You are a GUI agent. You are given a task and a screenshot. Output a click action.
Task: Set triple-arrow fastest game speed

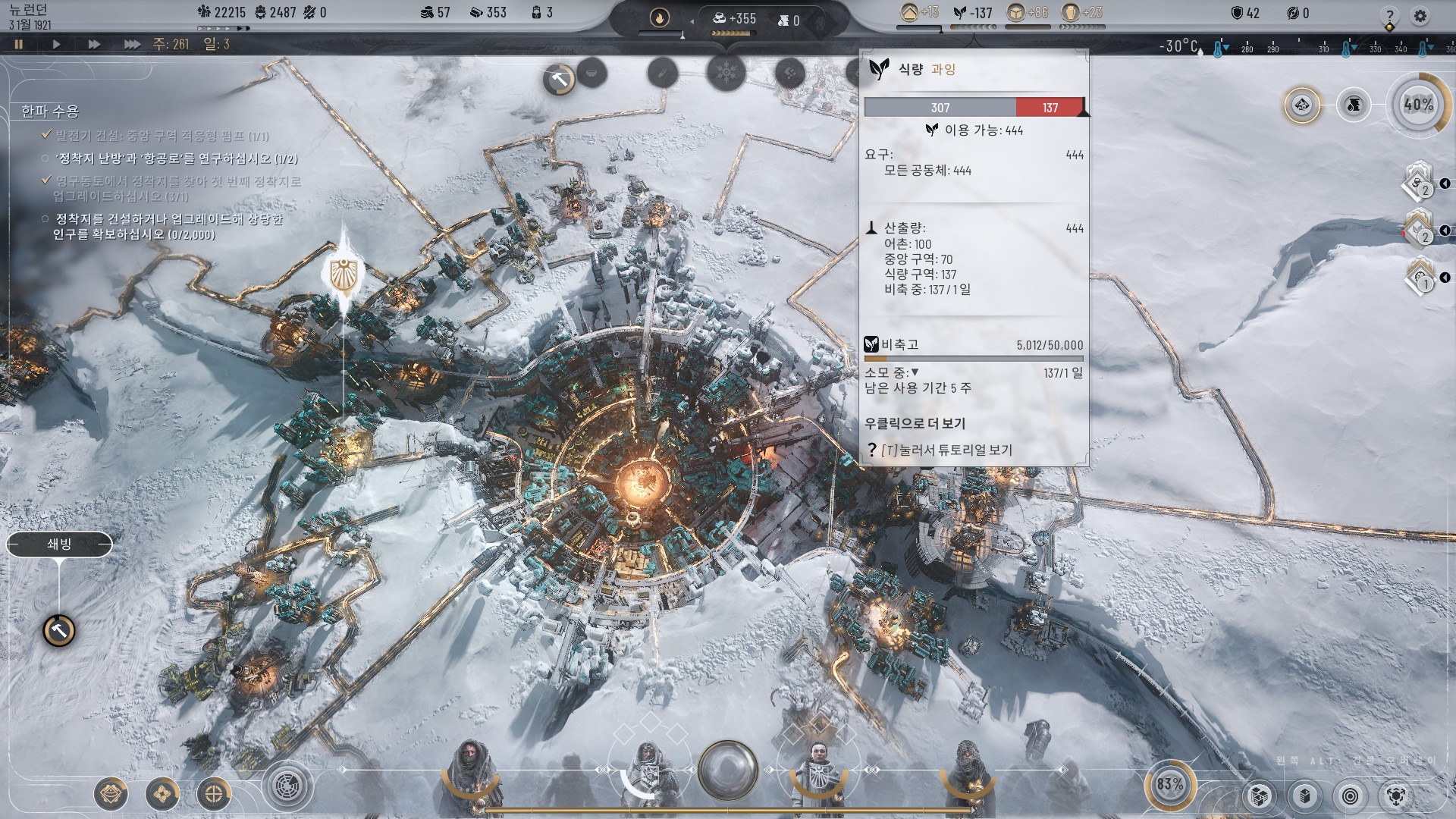[x=132, y=44]
